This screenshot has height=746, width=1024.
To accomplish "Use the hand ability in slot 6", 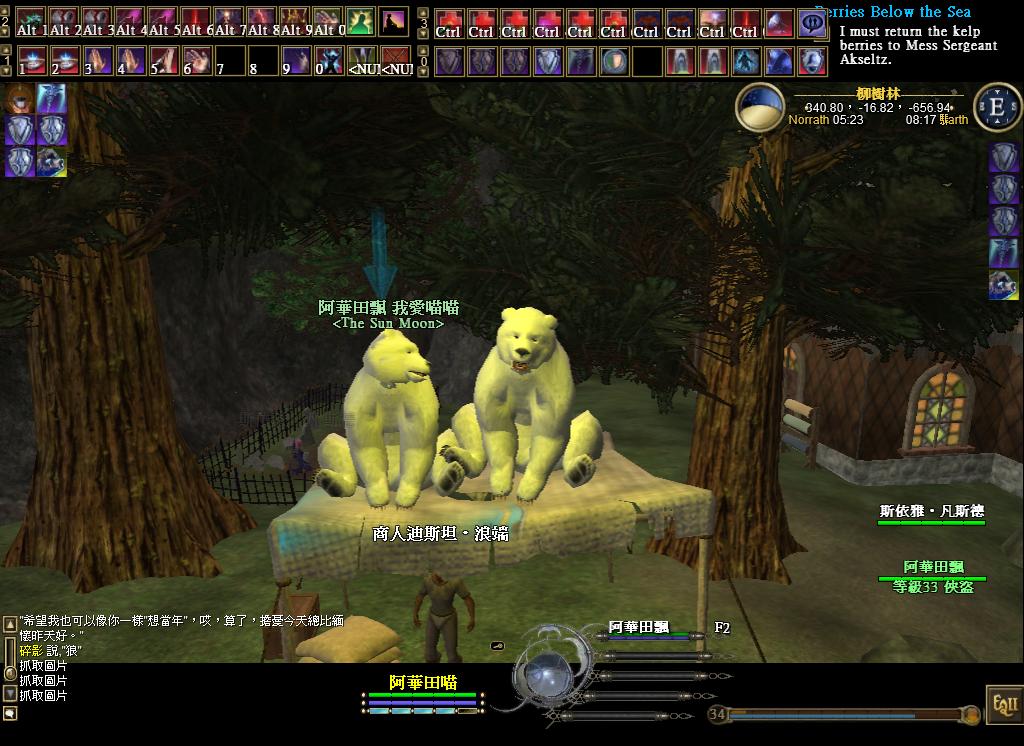I will [x=196, y=61].
